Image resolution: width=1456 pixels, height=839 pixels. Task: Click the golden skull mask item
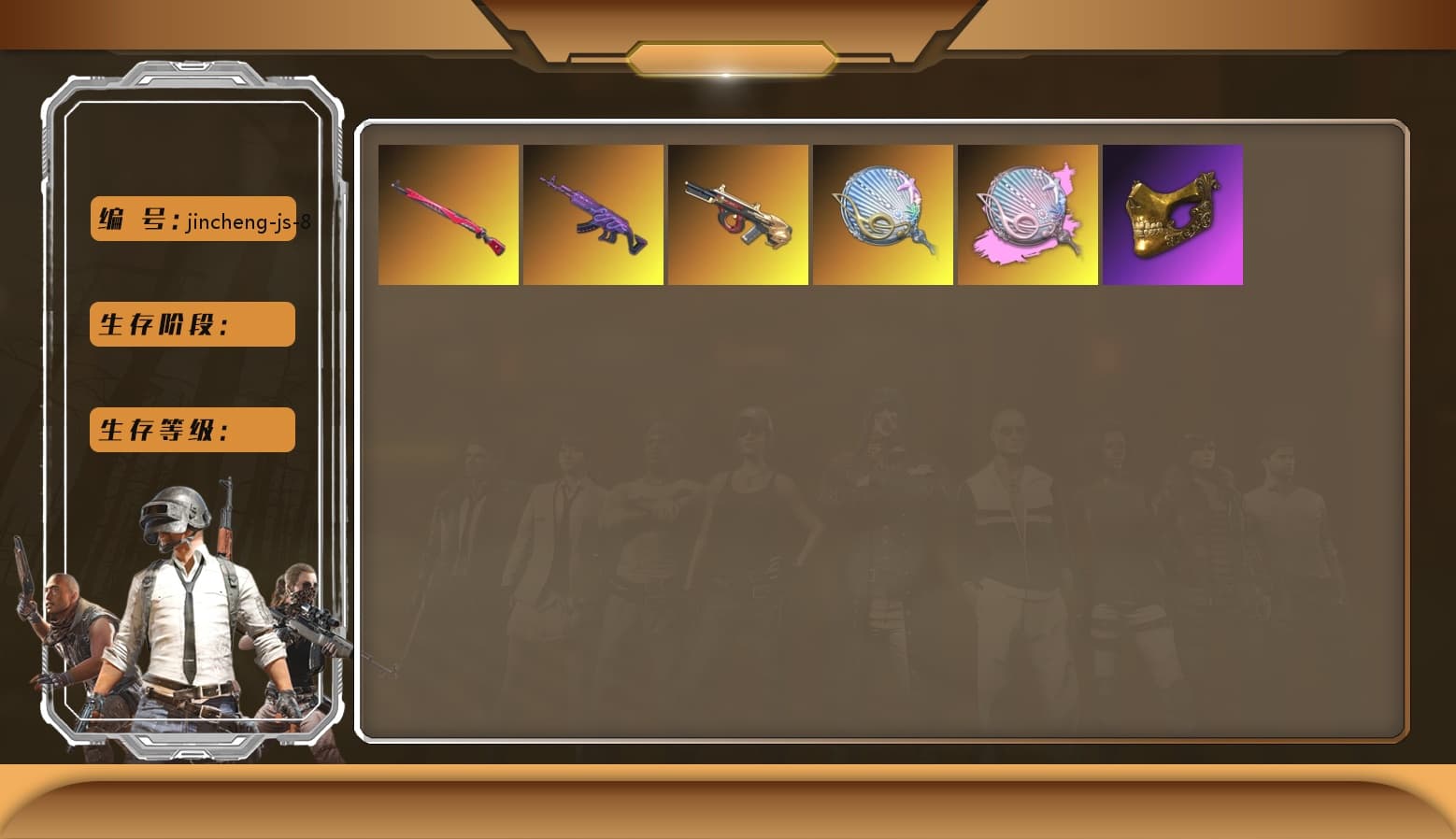pyautogui.click(x=1172, y=214)
